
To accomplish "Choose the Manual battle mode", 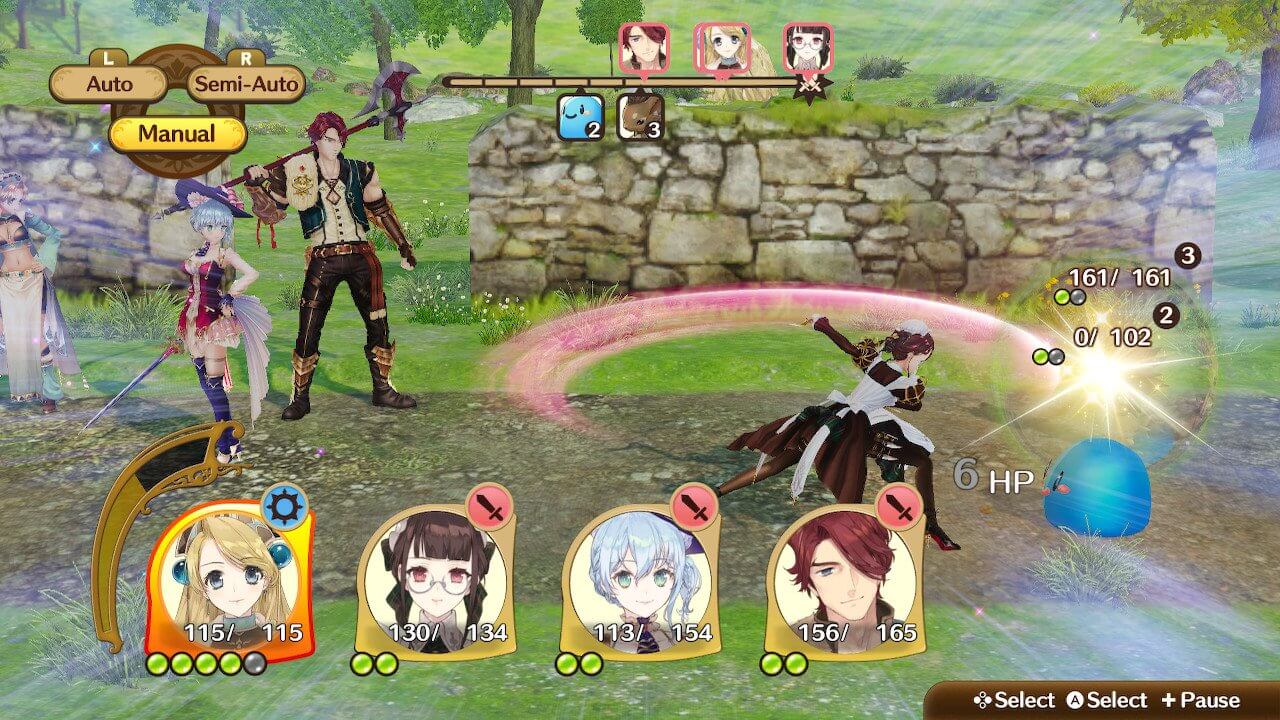I will [x=177, y=133].
